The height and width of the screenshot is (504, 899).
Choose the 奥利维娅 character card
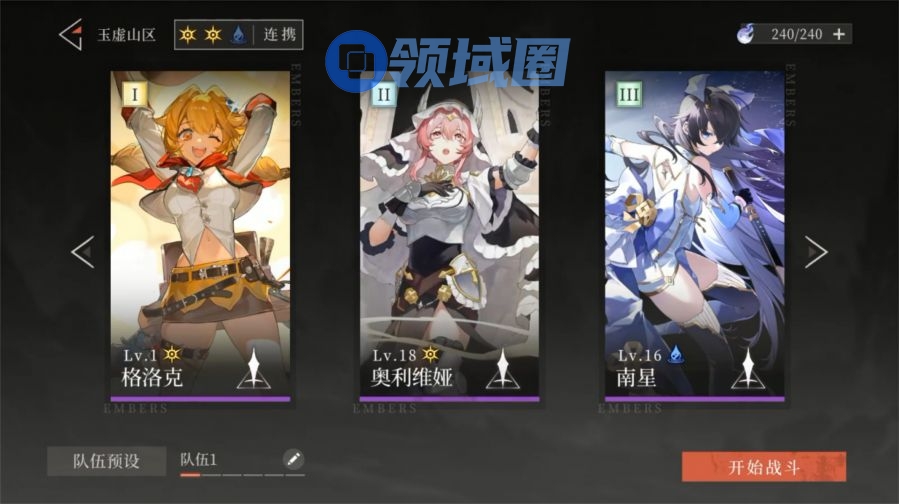coord(449,235)
